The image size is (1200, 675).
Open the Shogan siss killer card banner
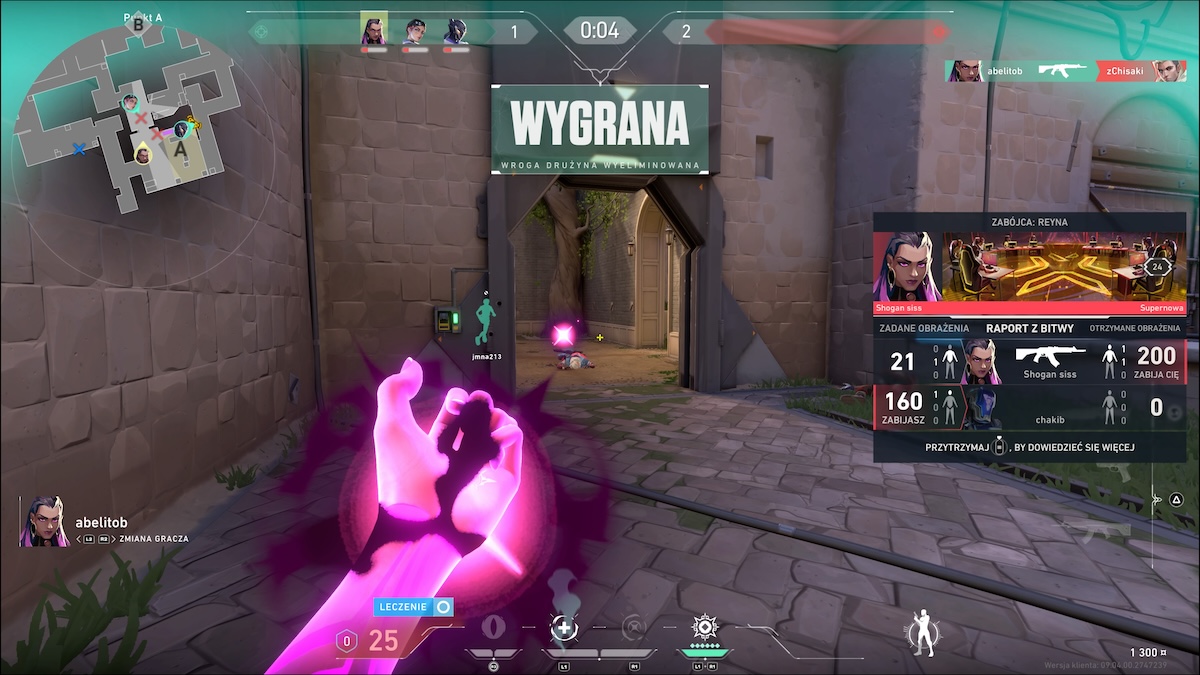coord(1030,266)
